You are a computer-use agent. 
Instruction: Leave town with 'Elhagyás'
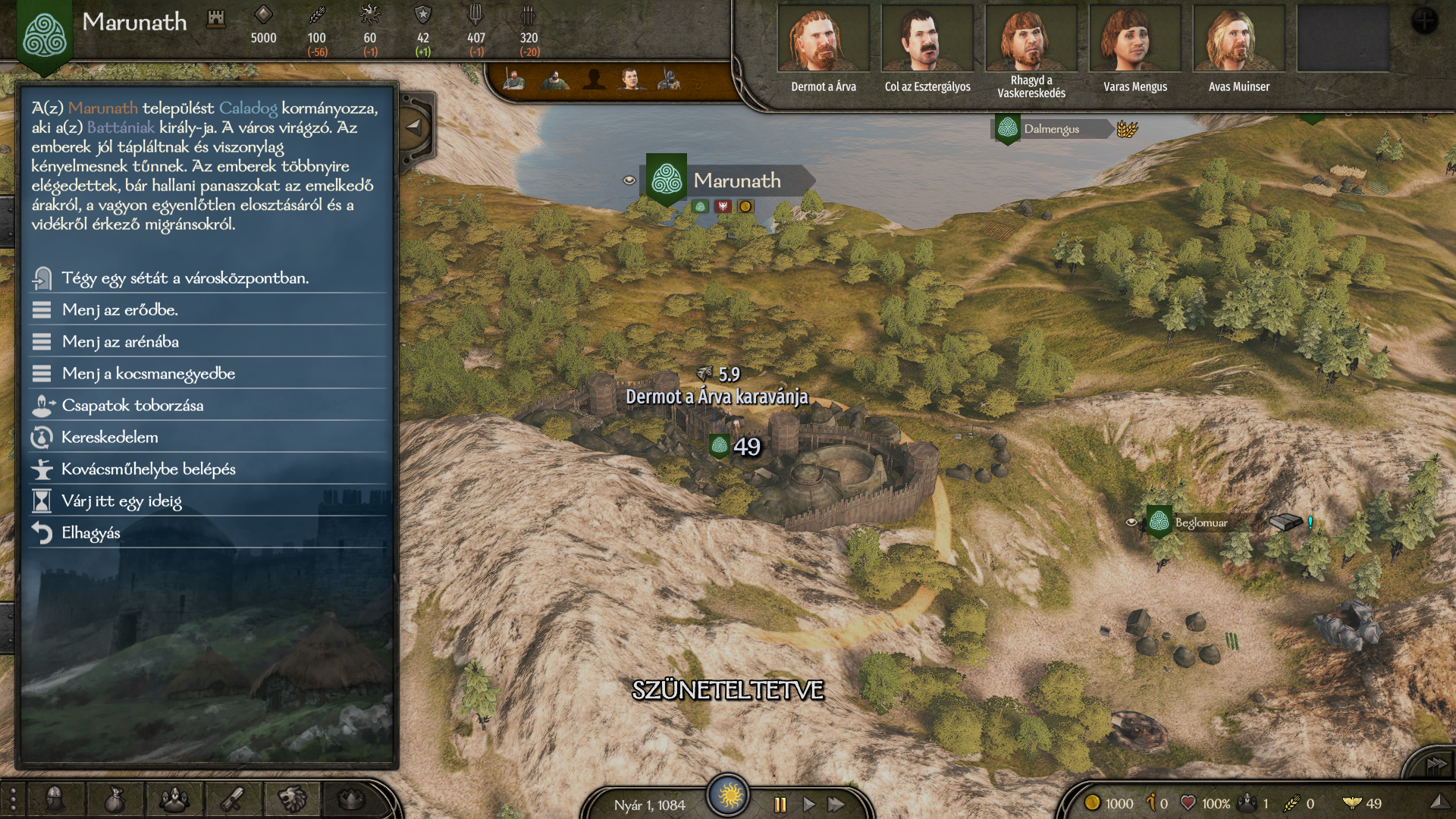click(91, 533)
